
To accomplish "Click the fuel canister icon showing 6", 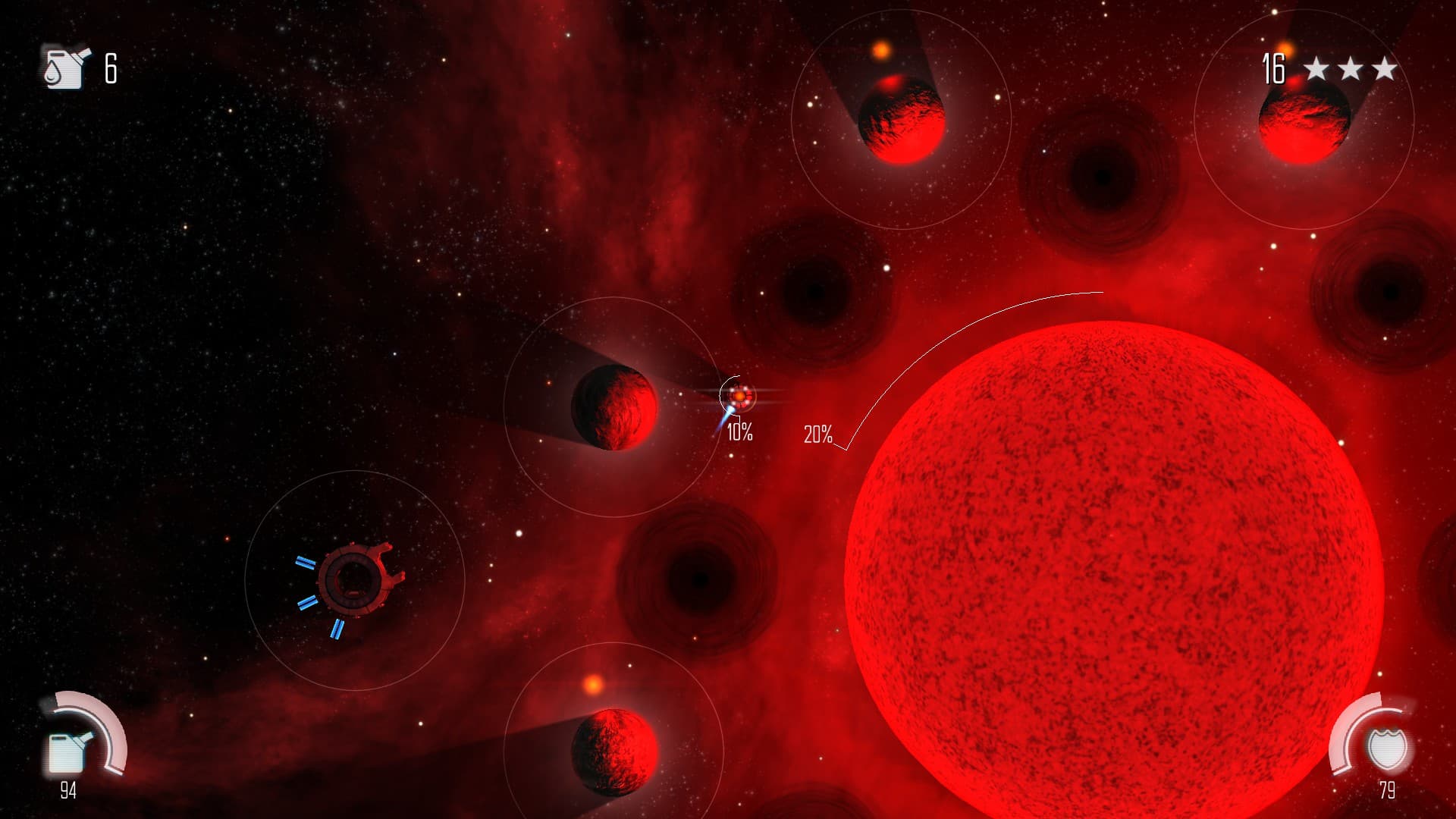I will [64, 68].
